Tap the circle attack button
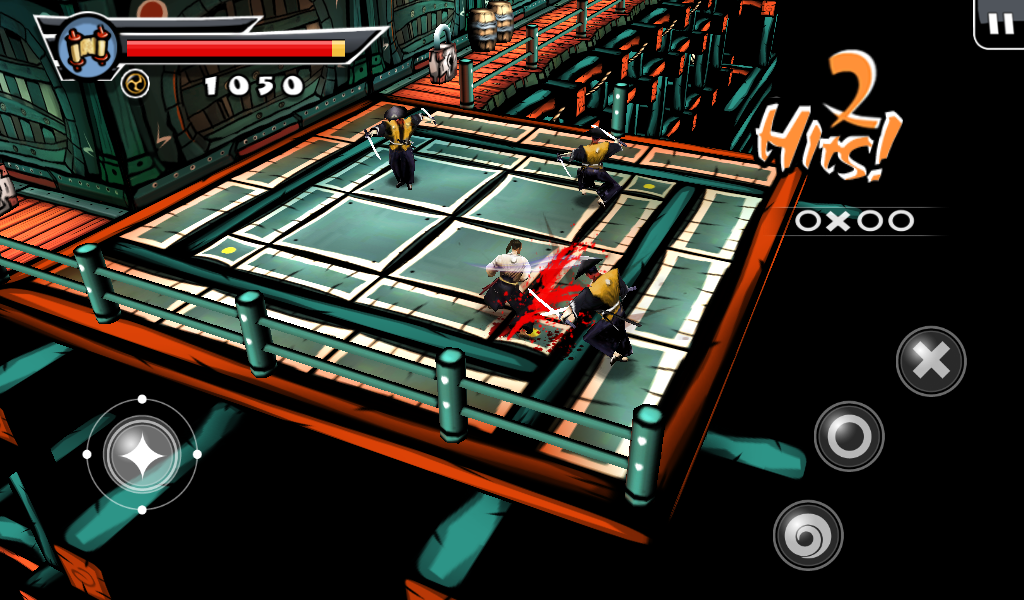 pos(849,436)
